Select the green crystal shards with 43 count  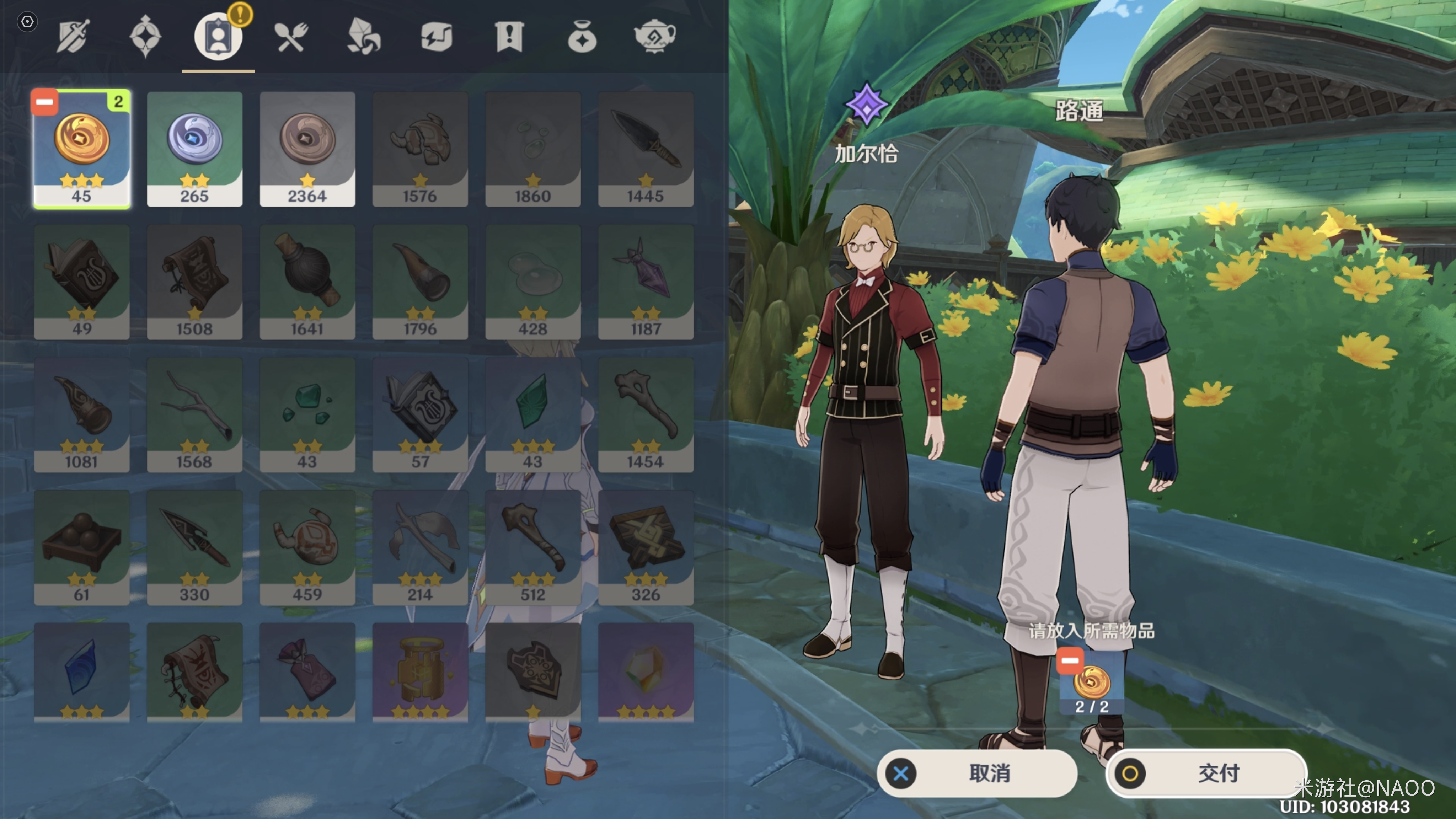pyautogui.click(x=307, y=414)
